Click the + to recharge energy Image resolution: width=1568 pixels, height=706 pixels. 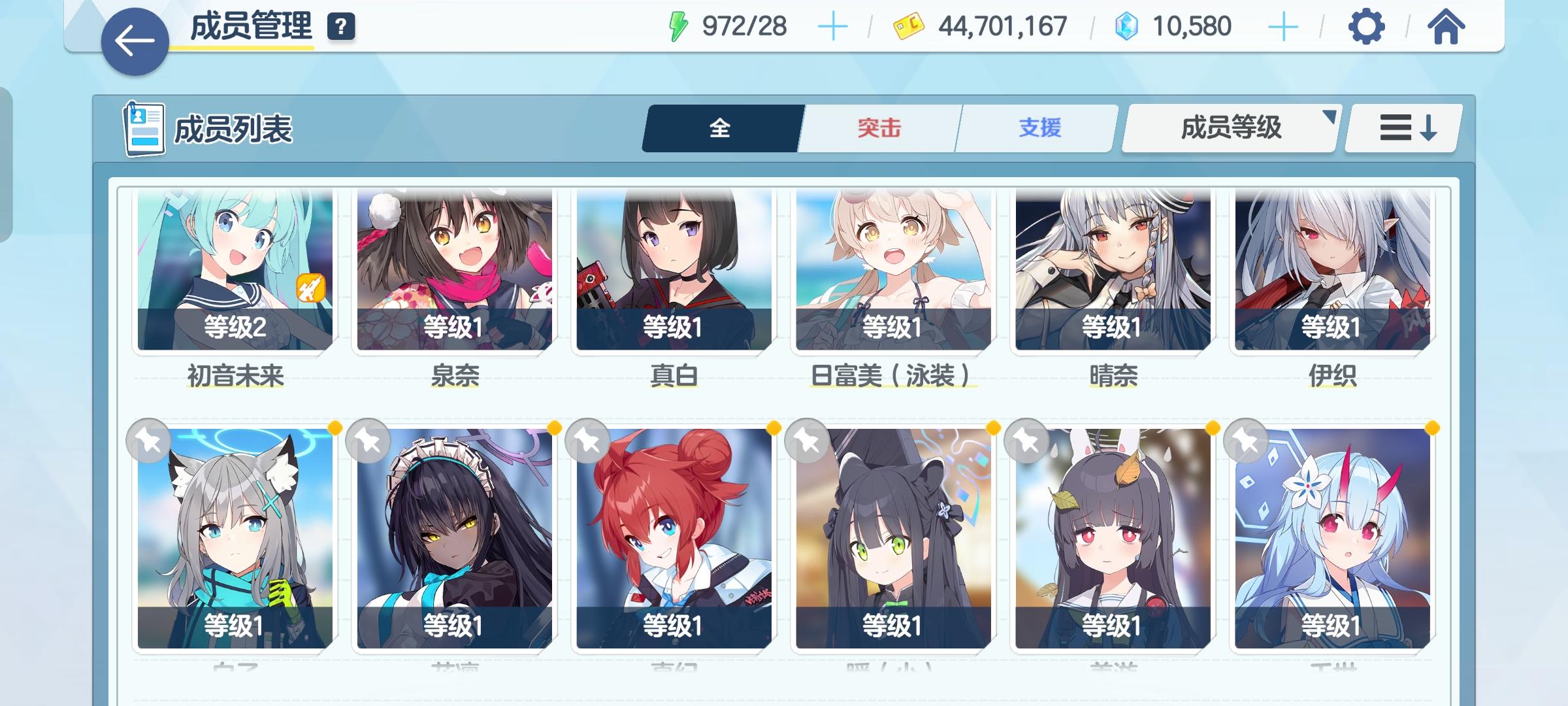point(832,27)
